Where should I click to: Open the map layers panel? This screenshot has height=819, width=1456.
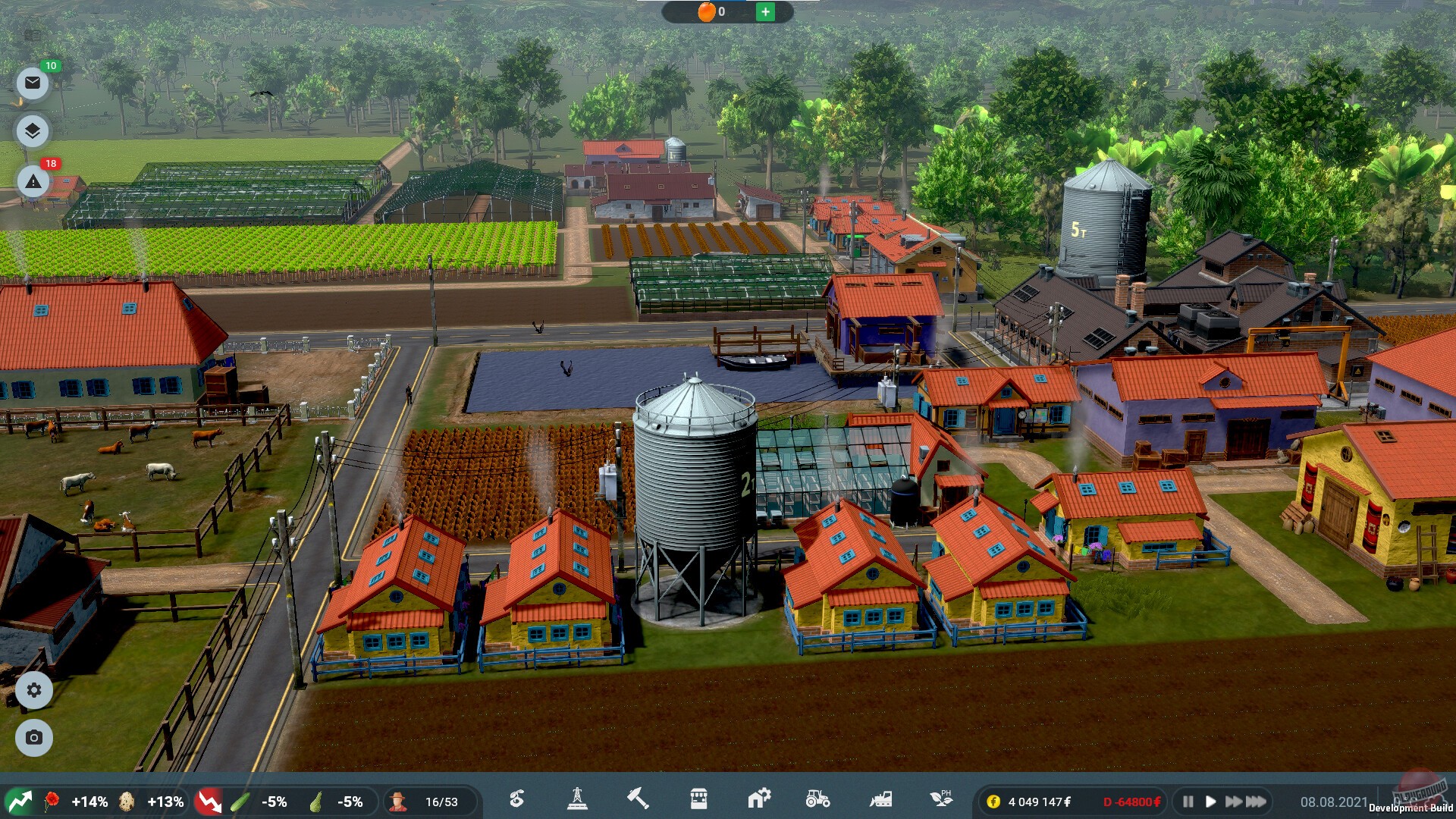(32, 130)
